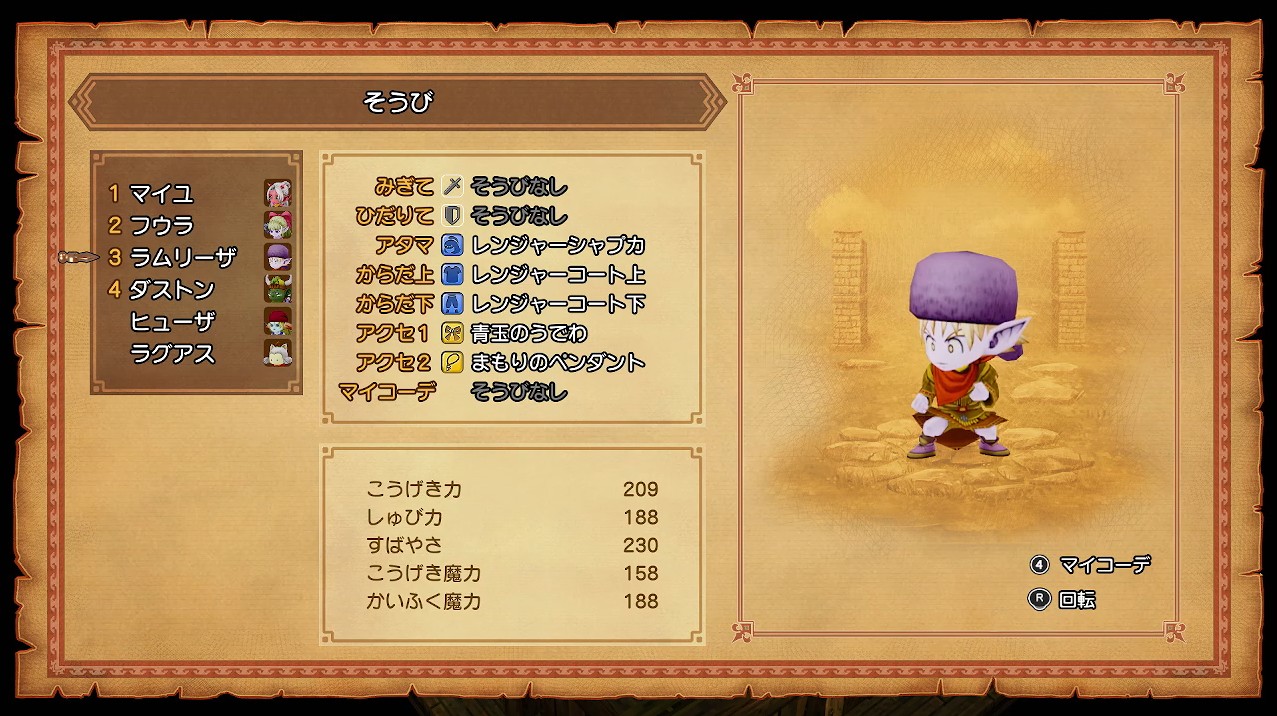Open the まもりのペンダント accessory slot
This screenshot has width=1277, height=716.
click(x=557, y=362)
